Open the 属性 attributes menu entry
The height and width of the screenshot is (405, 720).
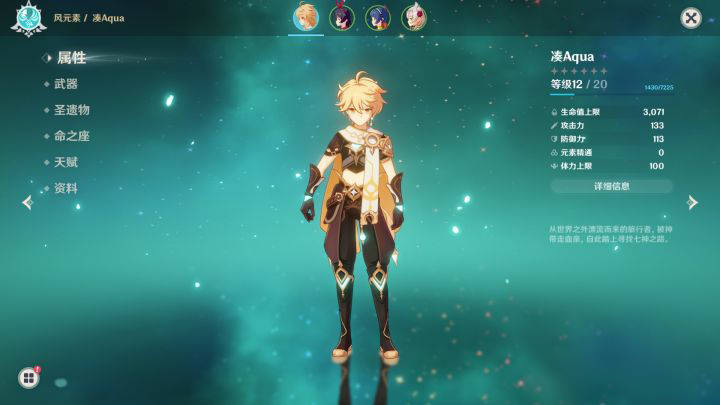pos(70,58)
